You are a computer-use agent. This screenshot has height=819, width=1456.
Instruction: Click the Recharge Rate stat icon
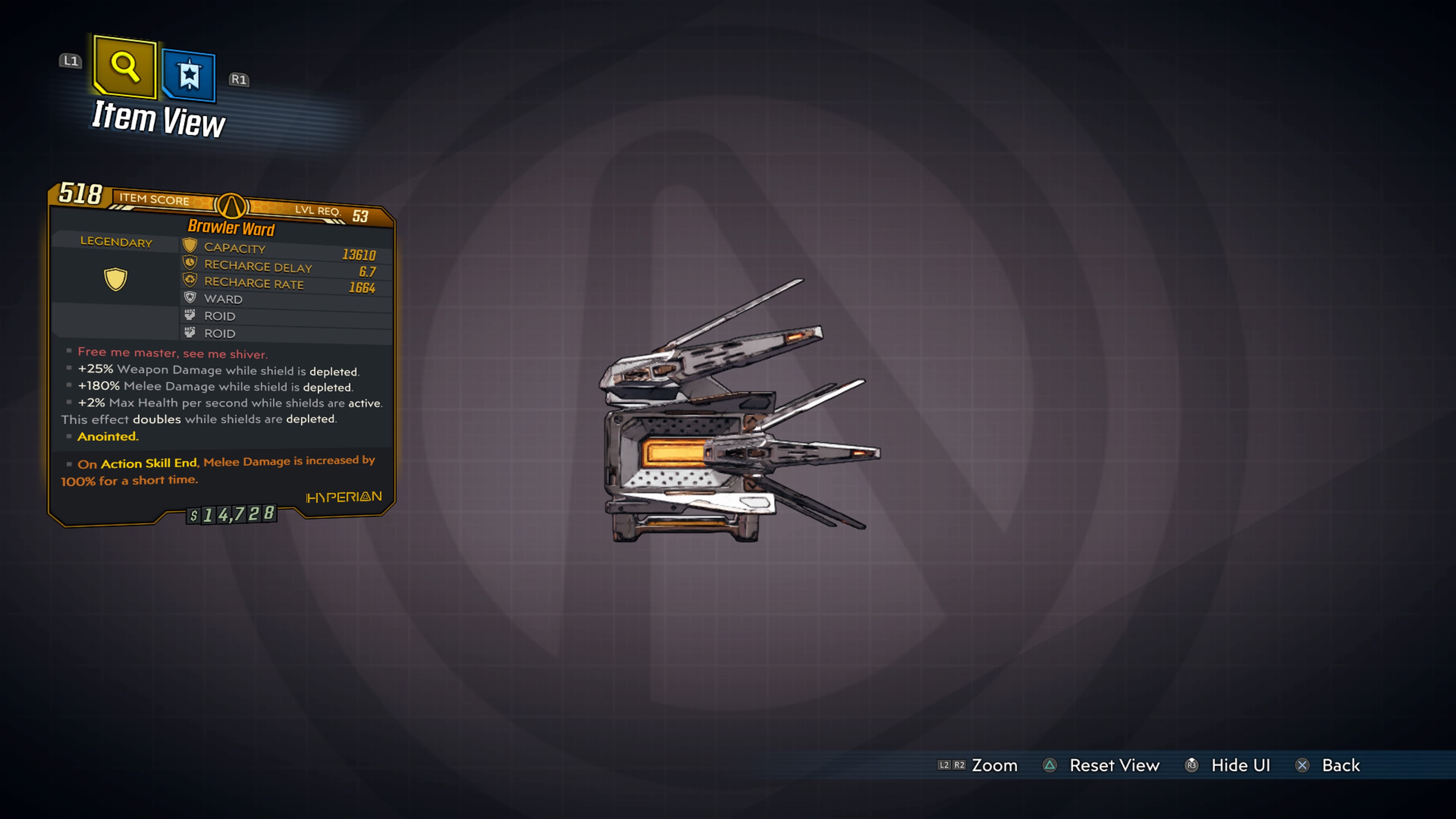[190, 279]
